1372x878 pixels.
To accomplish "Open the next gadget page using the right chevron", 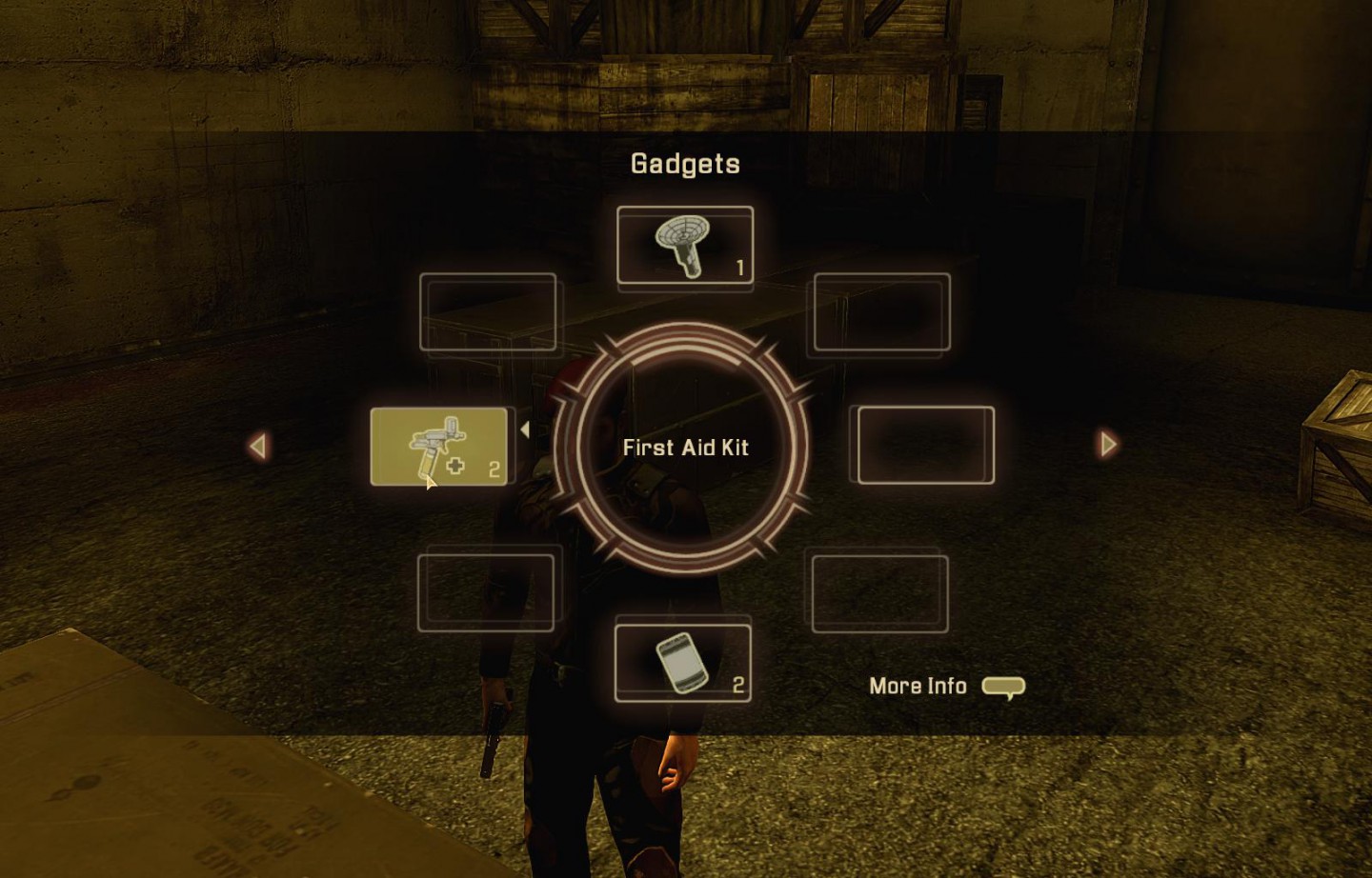I will click(x=1108, y=445).
